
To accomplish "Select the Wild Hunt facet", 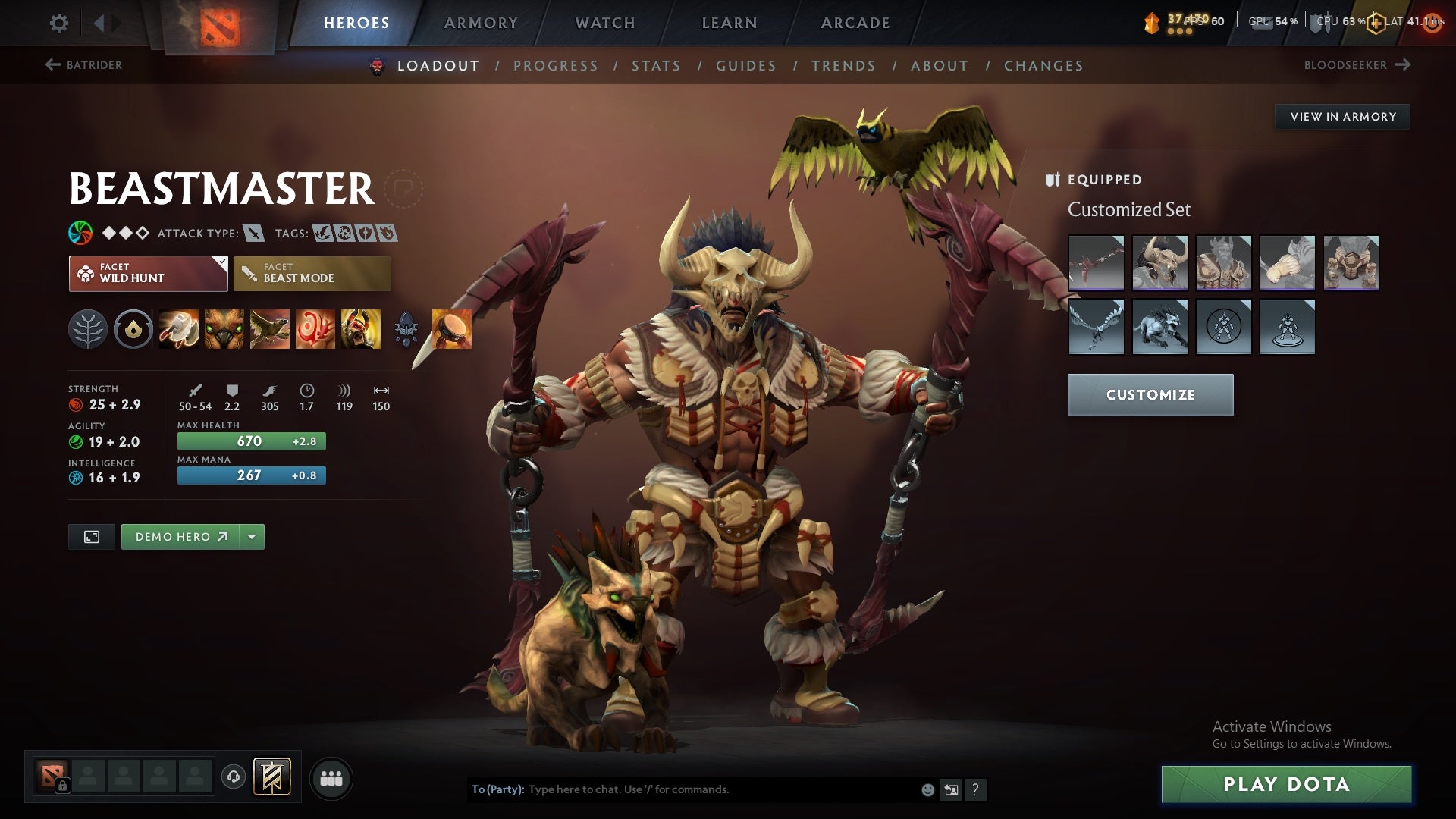I will click(148, 273).
